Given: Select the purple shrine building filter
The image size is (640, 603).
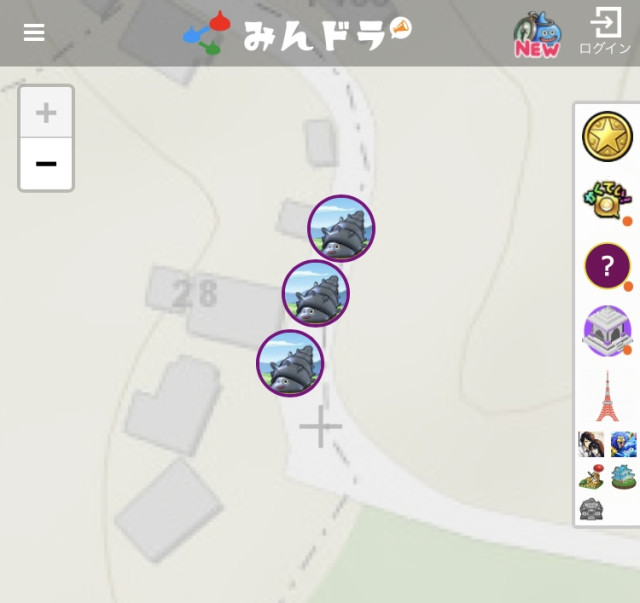Looking at the screenshot, I should click(x=607, y=331).
